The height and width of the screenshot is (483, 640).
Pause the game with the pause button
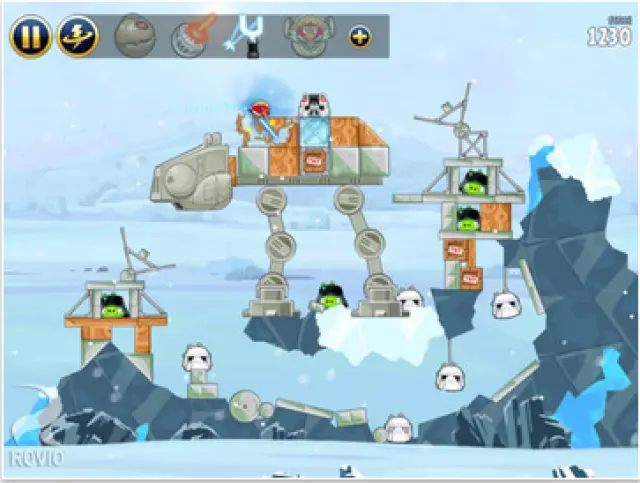[x=31, y=36]
